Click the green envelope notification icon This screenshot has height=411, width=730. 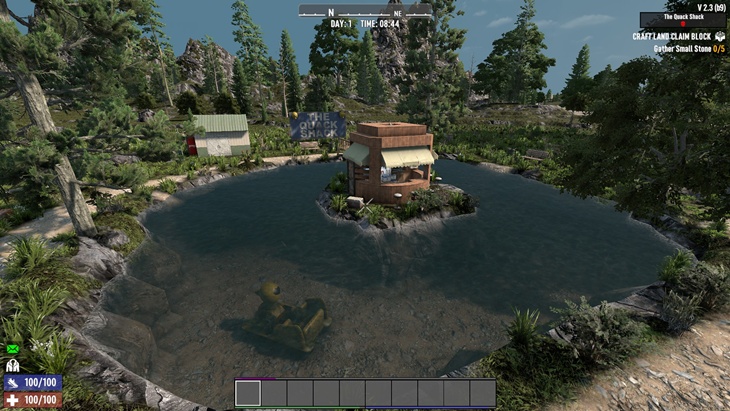[x=13, y=349]
